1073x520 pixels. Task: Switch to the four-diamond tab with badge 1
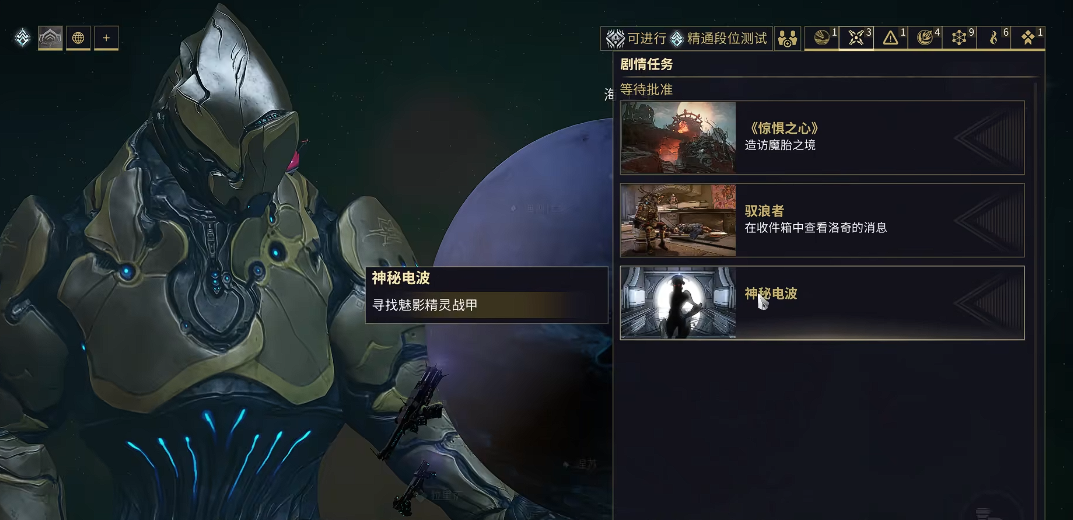1027,39
